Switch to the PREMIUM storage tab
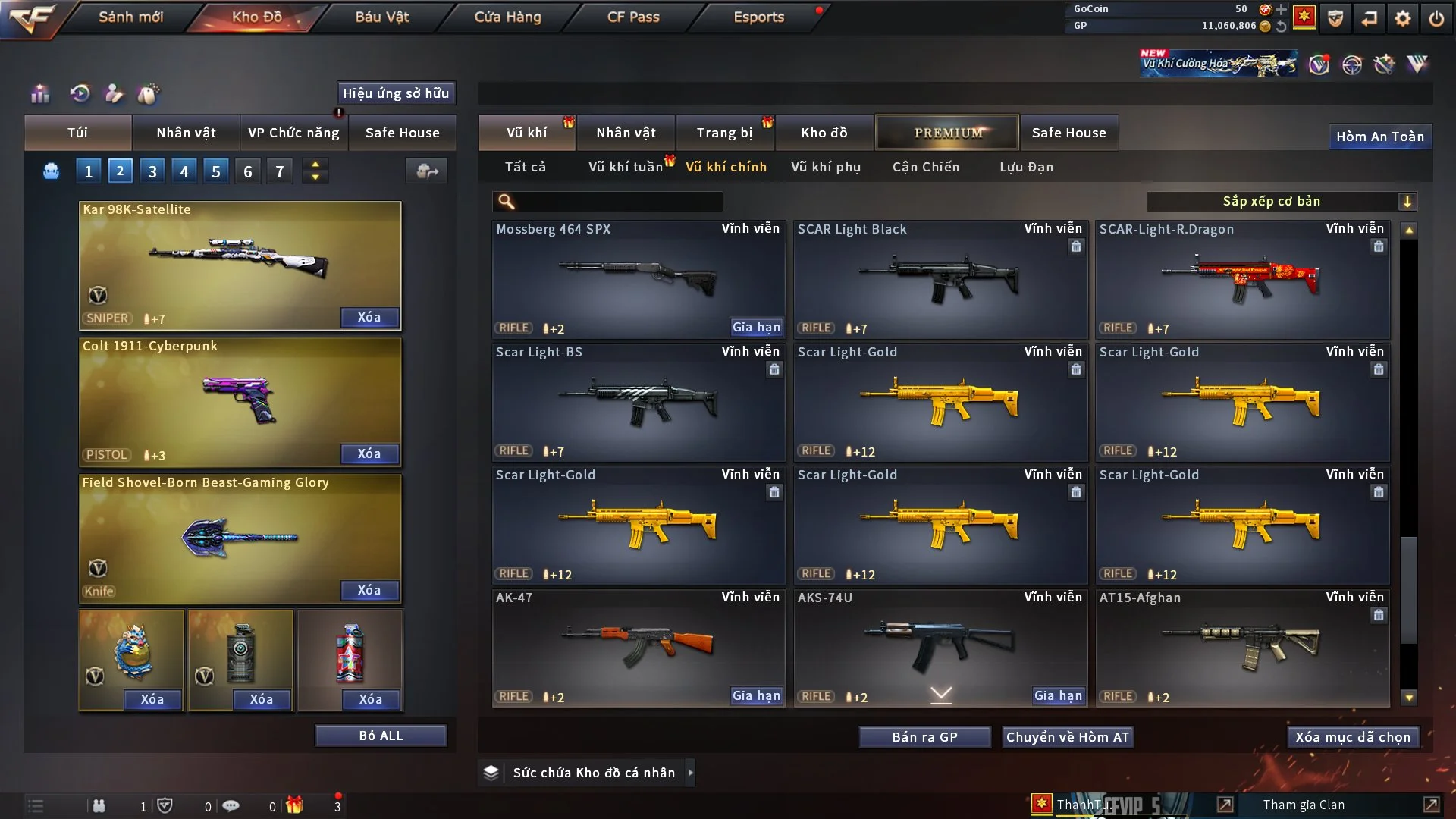Viewport: 1456px width, 819px height. pyautogui.click(x=947, y=133)
